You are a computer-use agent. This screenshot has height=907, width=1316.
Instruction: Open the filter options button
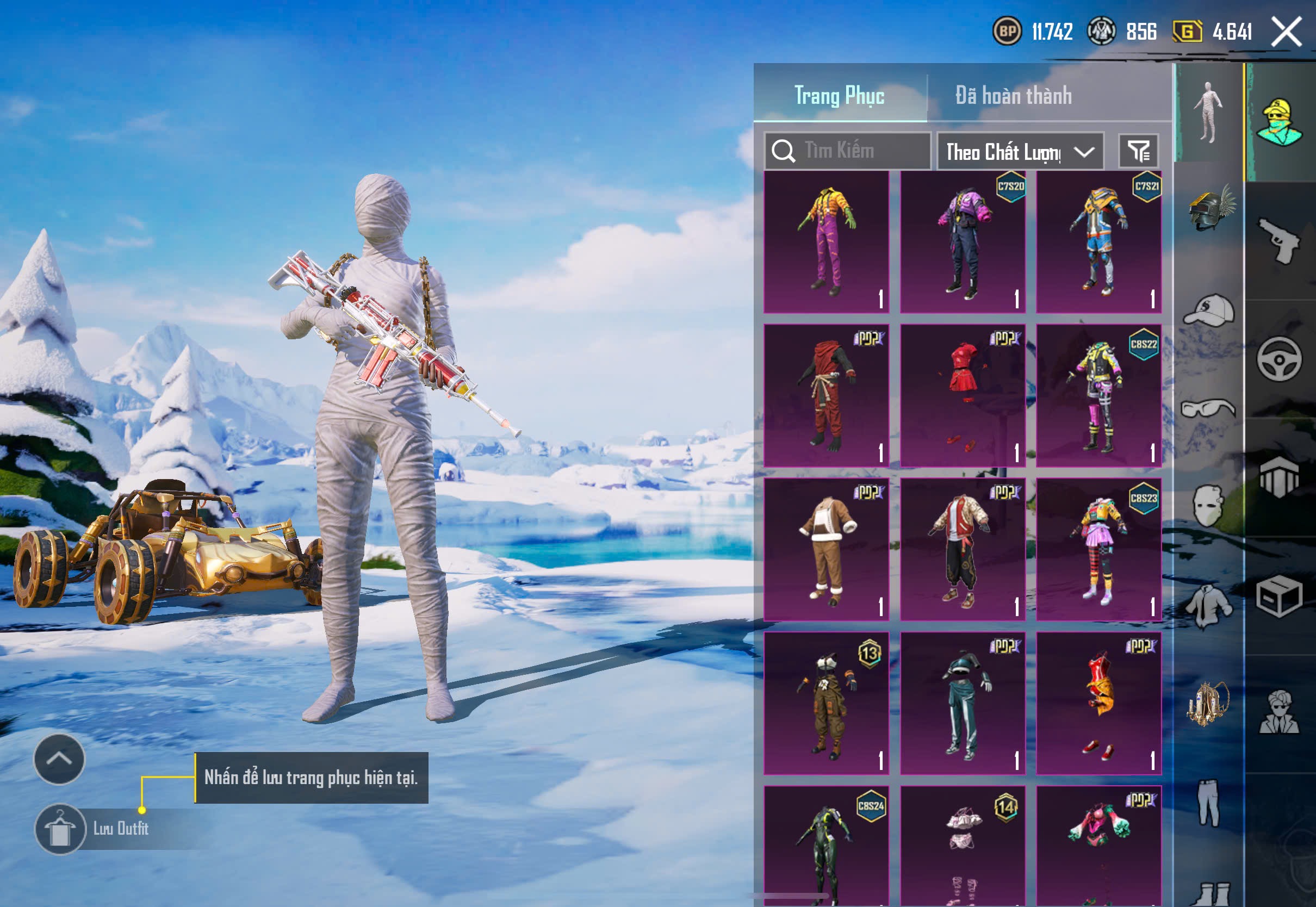click(x=1138, y=151)
